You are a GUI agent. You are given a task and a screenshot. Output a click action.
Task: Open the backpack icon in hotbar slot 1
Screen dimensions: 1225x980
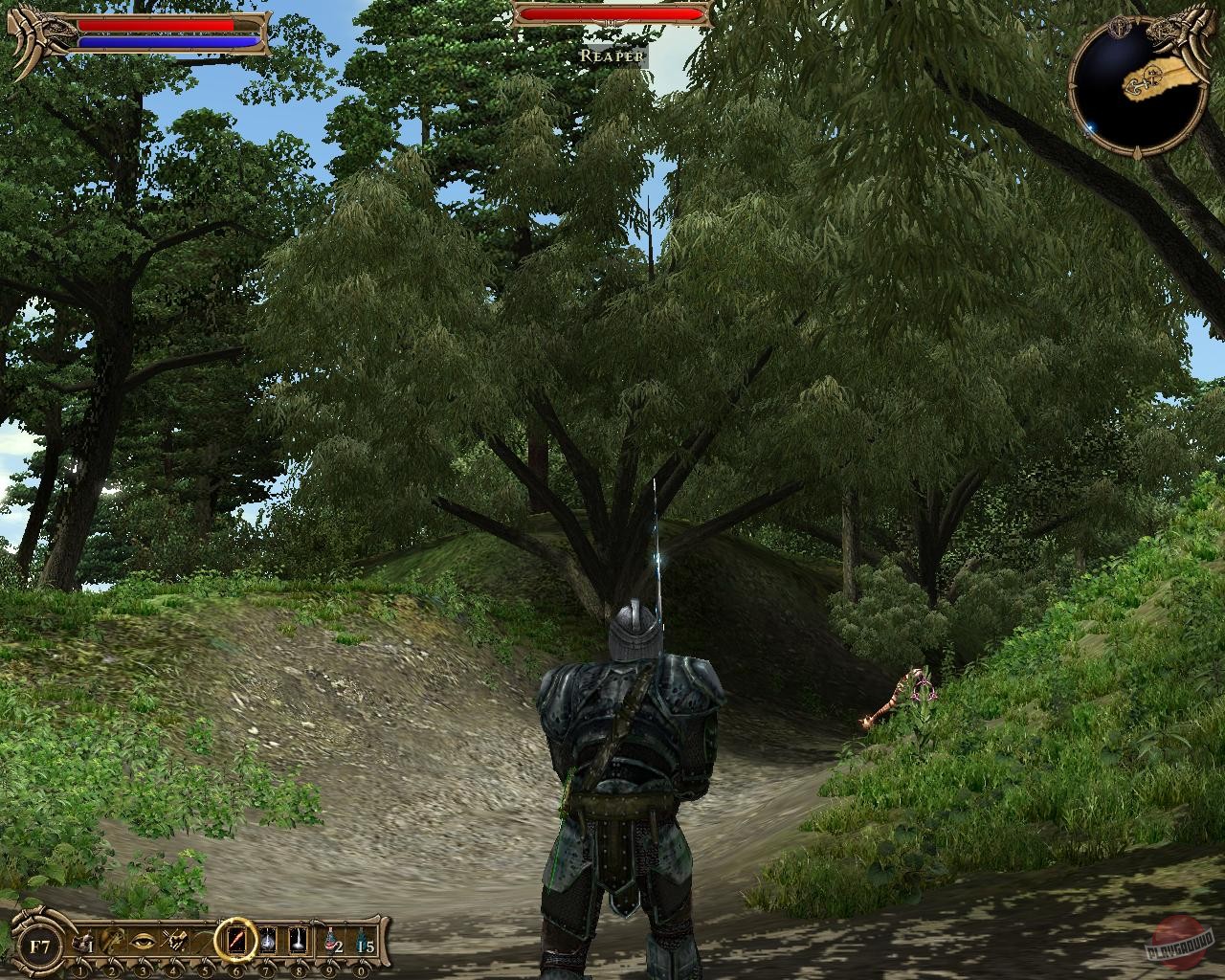click(83, 940)
